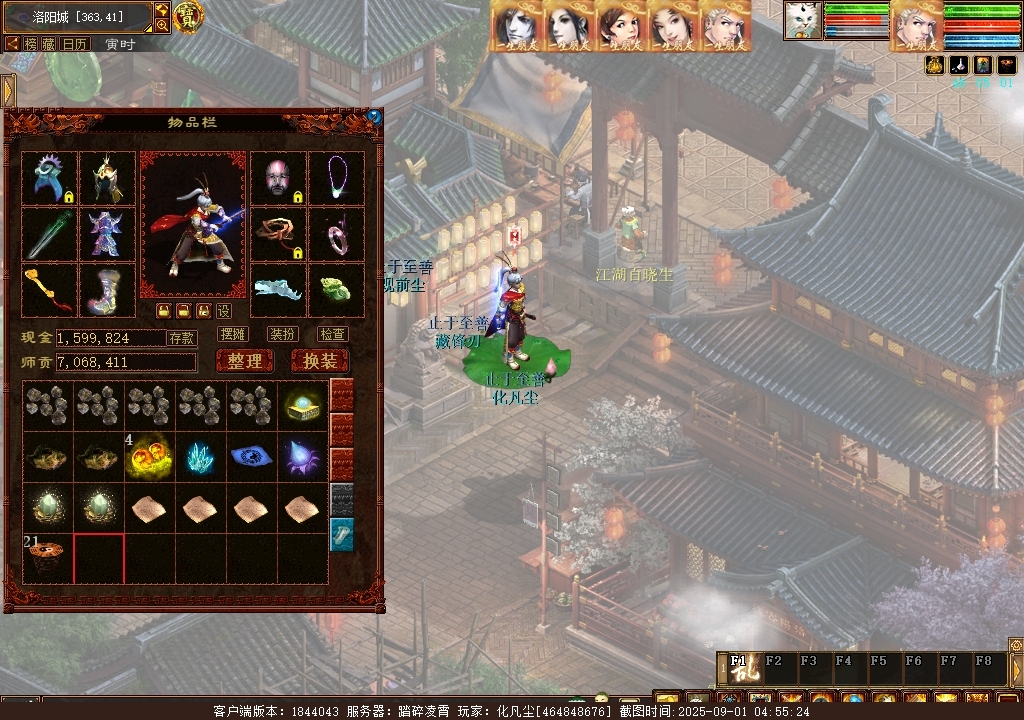Open the 日历 calendar button
1024x720 pixels.
point(75,44)
